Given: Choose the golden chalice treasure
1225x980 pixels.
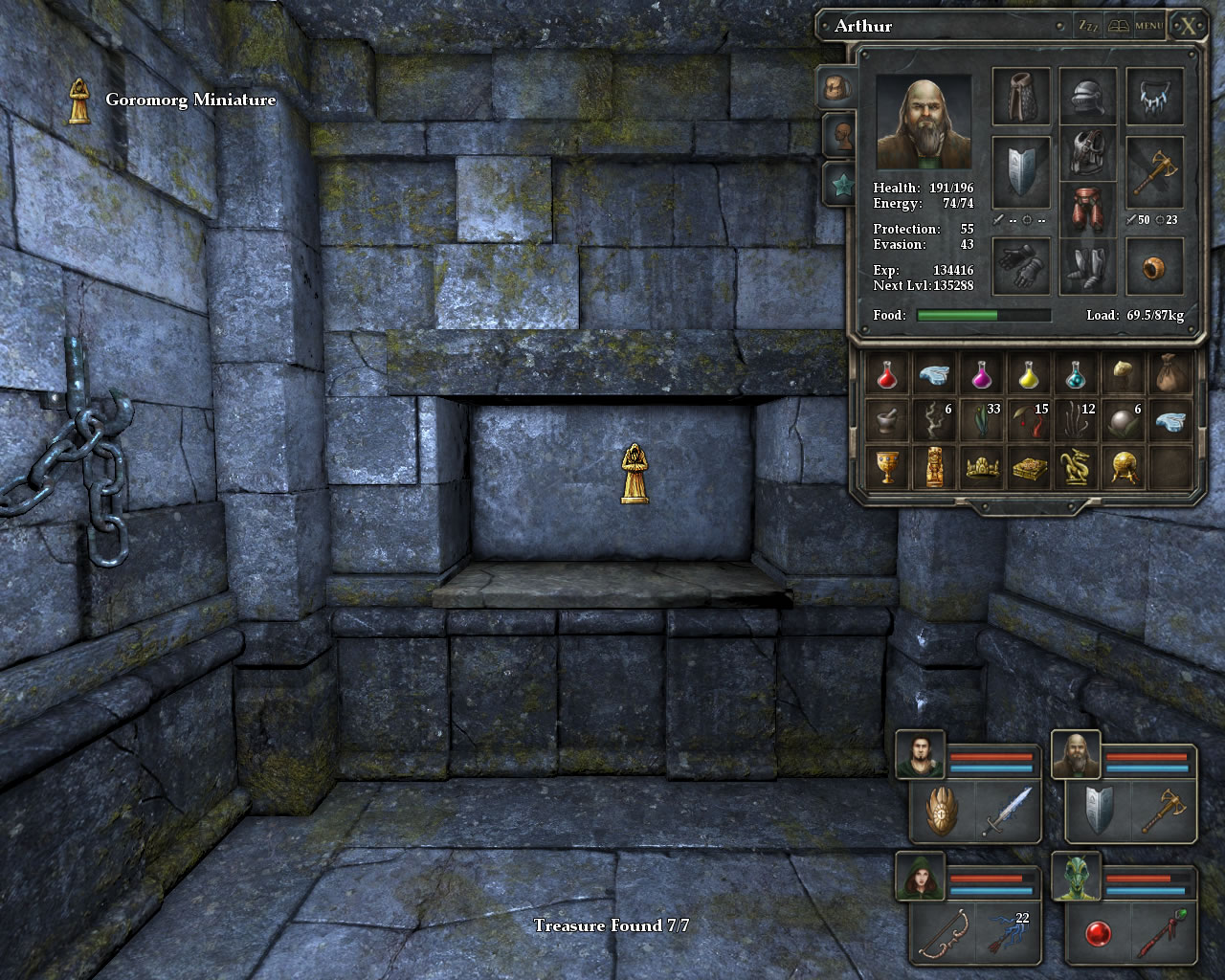Looking at the screenshot, I should 887,467.
